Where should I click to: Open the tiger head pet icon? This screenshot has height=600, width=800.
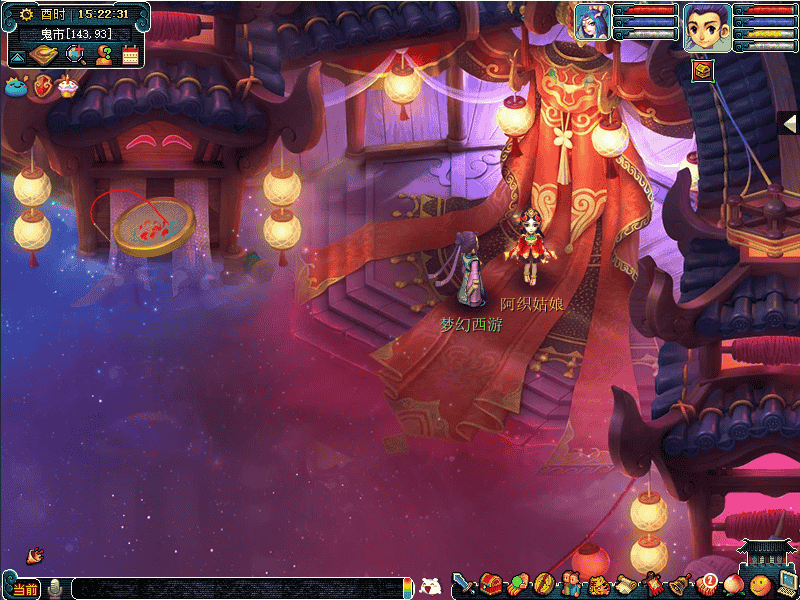(598, 584)
